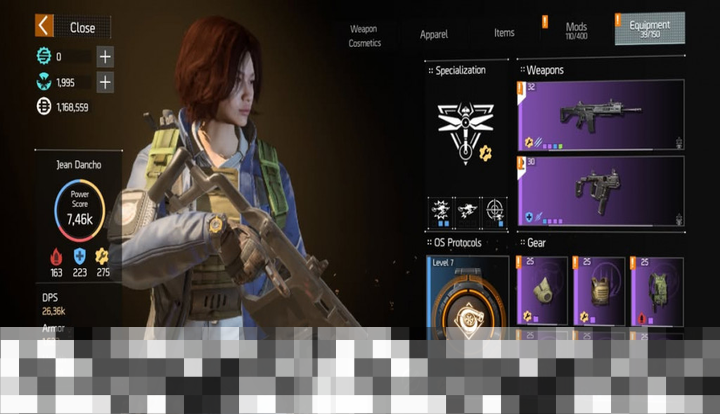Add more of the zero-balance currency

point(105,57)
